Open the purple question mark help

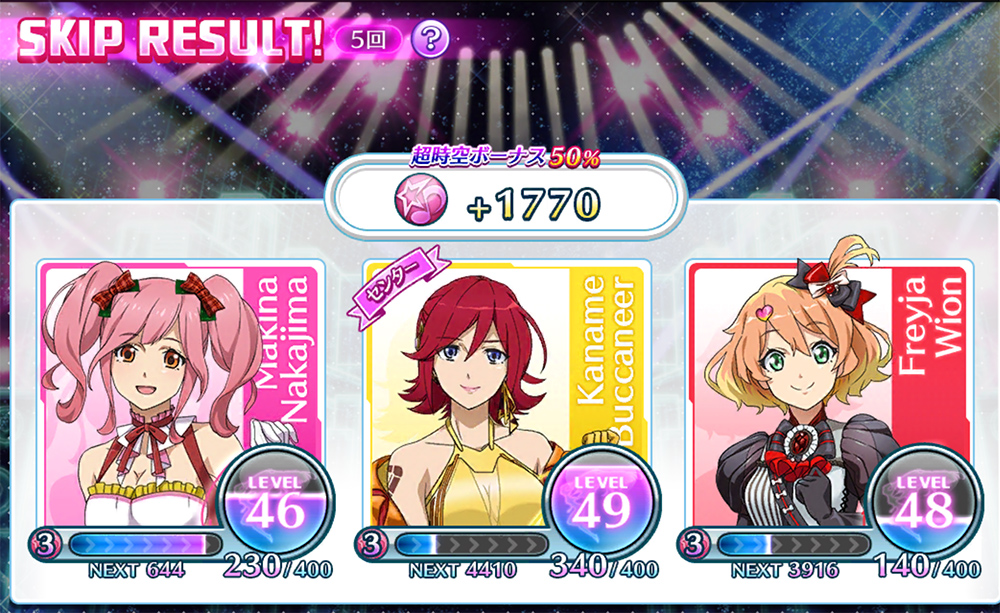(x=430, y=40)
